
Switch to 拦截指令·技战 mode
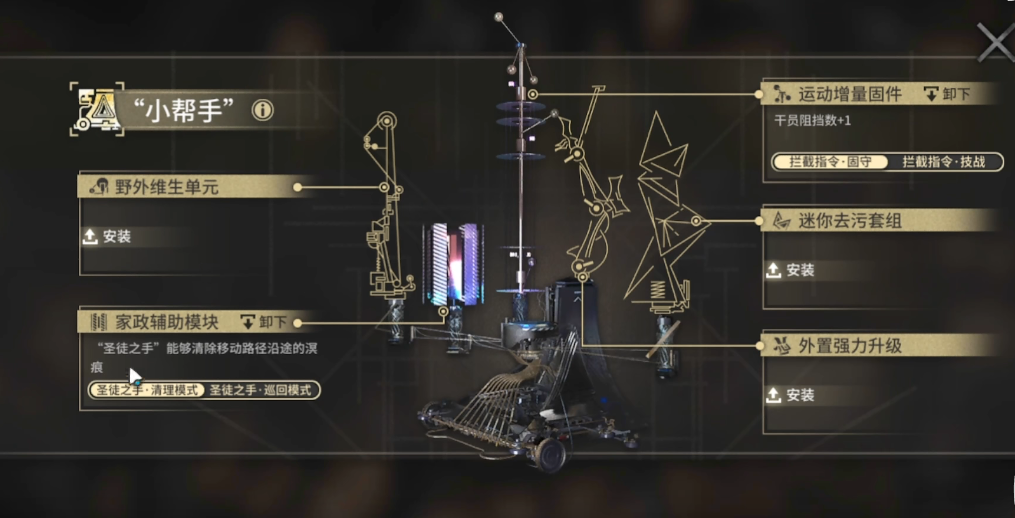945,161
